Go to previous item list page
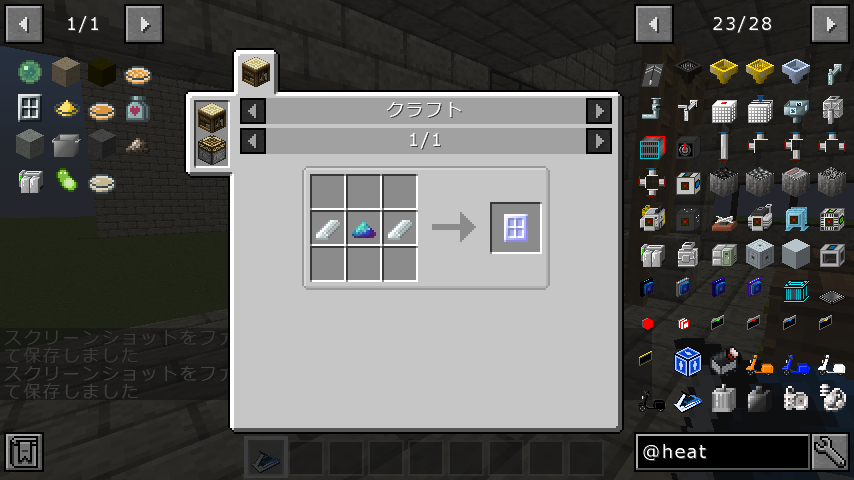Viewport: 854px width, 480px height. click(x=654, y=23)
